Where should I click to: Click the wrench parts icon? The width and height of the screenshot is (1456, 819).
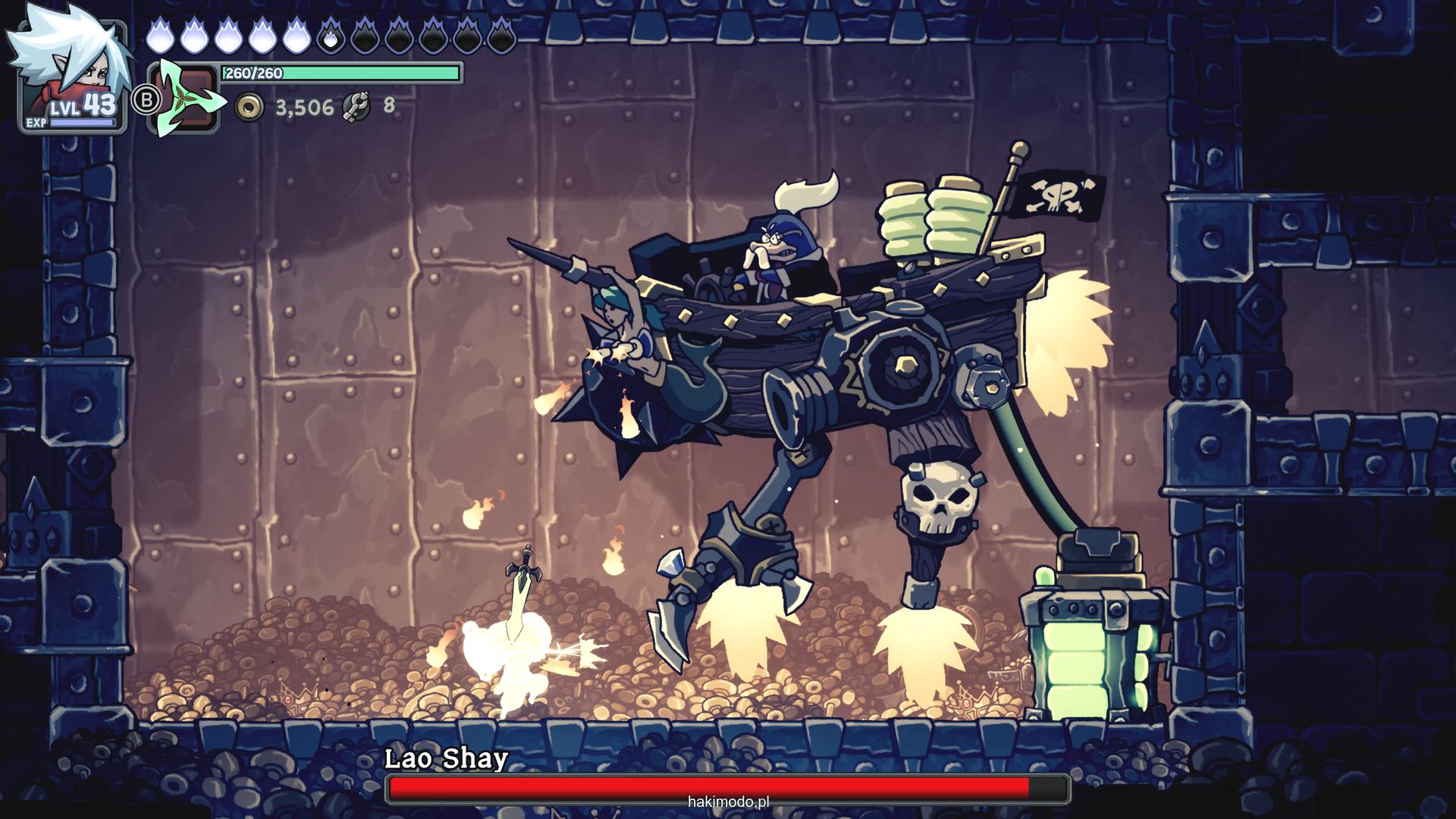356,107
